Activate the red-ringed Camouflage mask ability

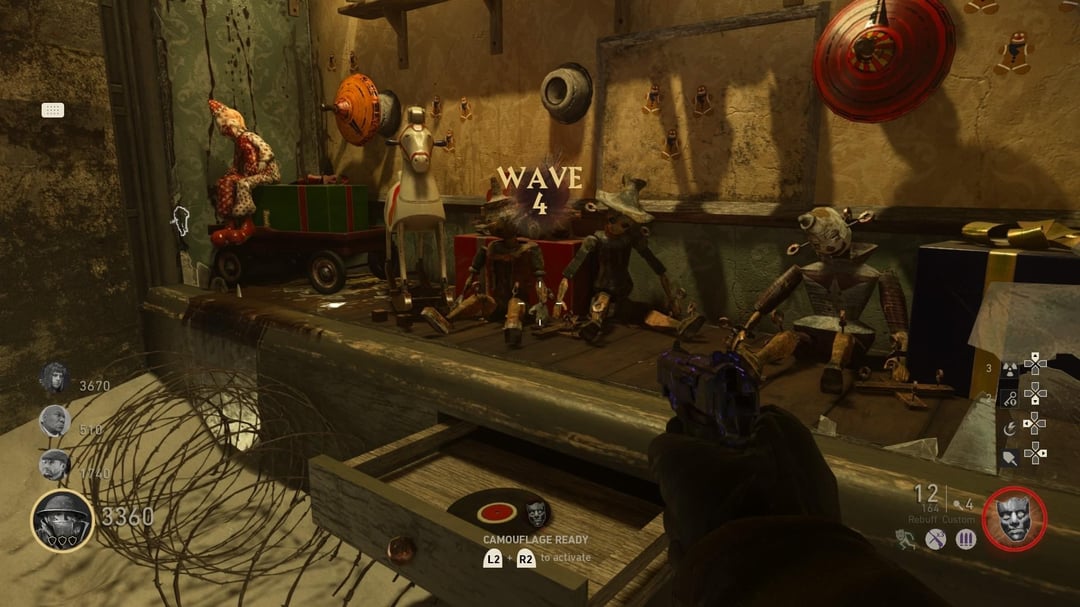[1014, 520]
